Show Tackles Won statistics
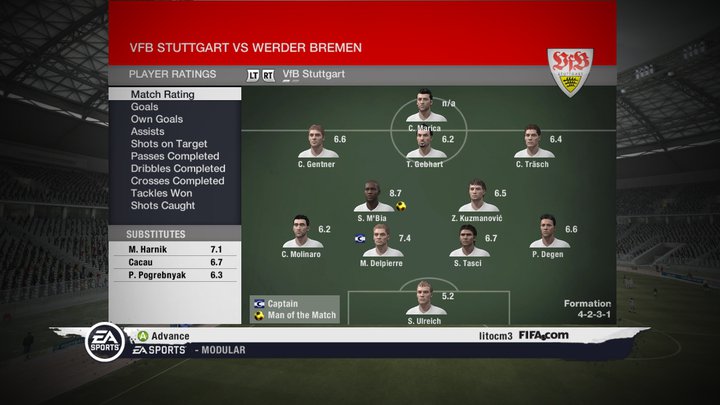Viewport: 720px width, 405px height. click(162, 193)
